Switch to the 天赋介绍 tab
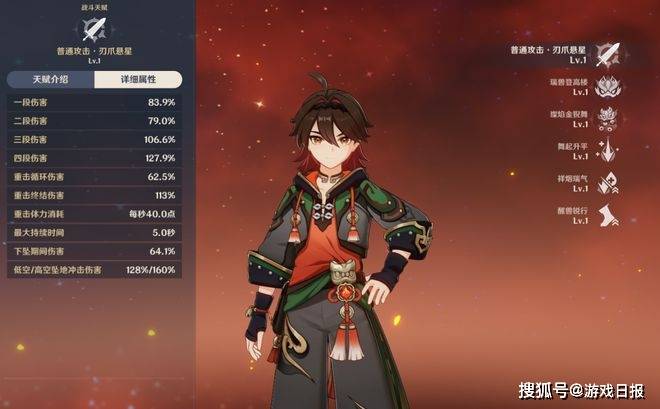 (x=50, y=79)
